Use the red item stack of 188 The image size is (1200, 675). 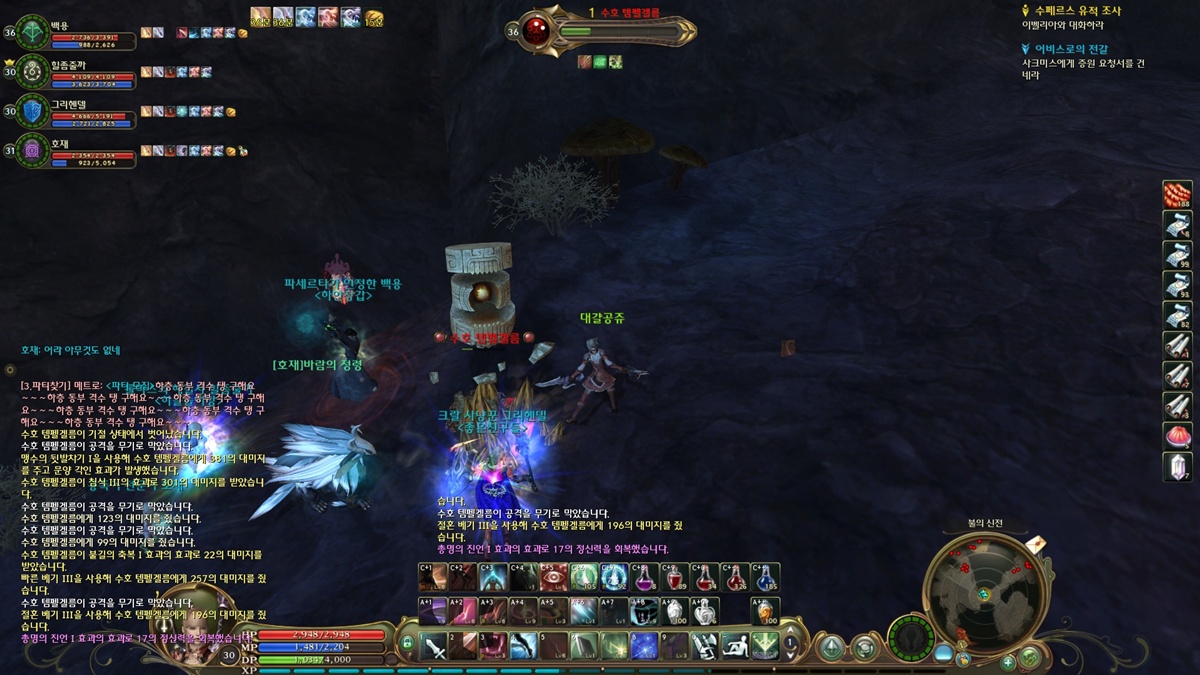point(1177,195)
